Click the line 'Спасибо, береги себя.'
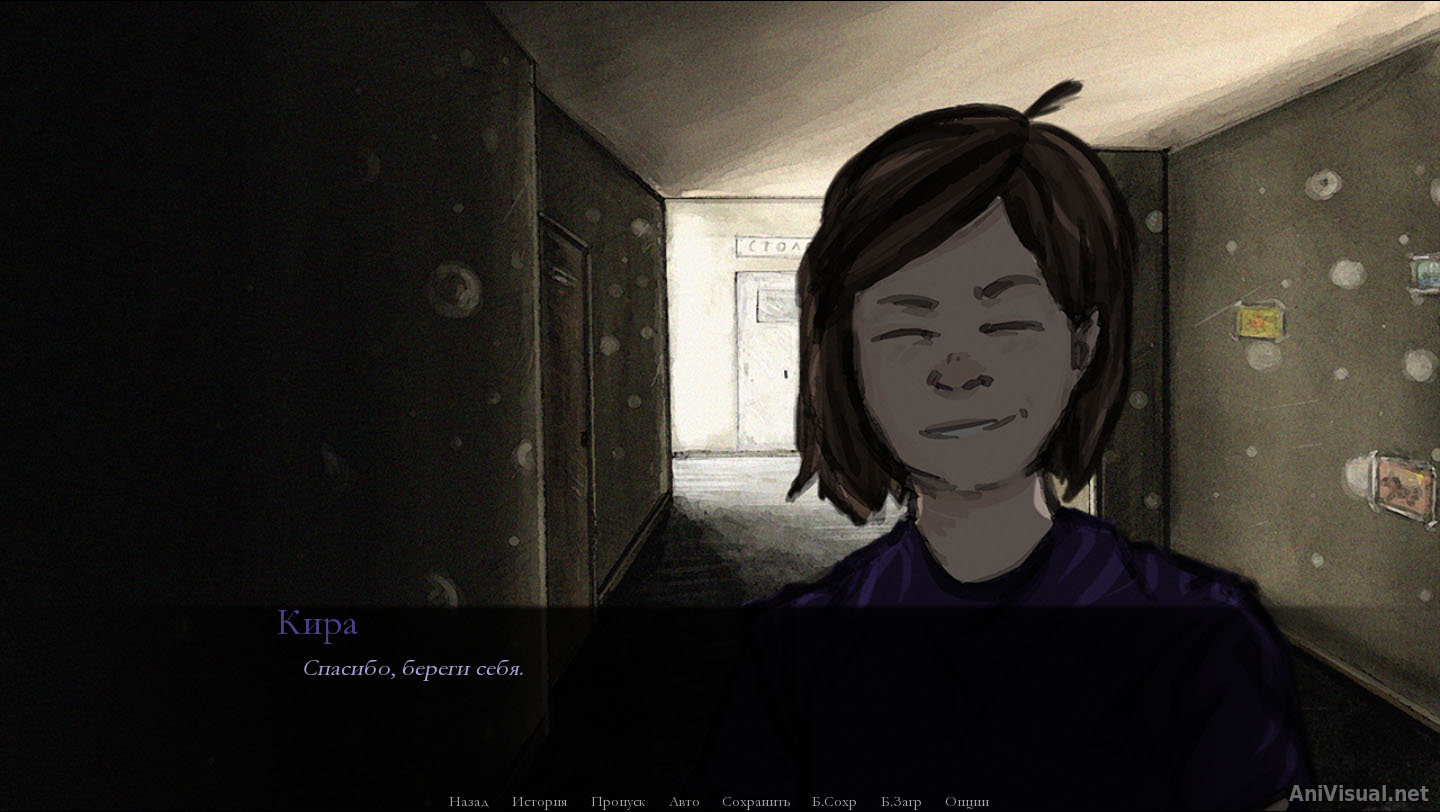This screenshot has height=812, width=1440. 415,668
